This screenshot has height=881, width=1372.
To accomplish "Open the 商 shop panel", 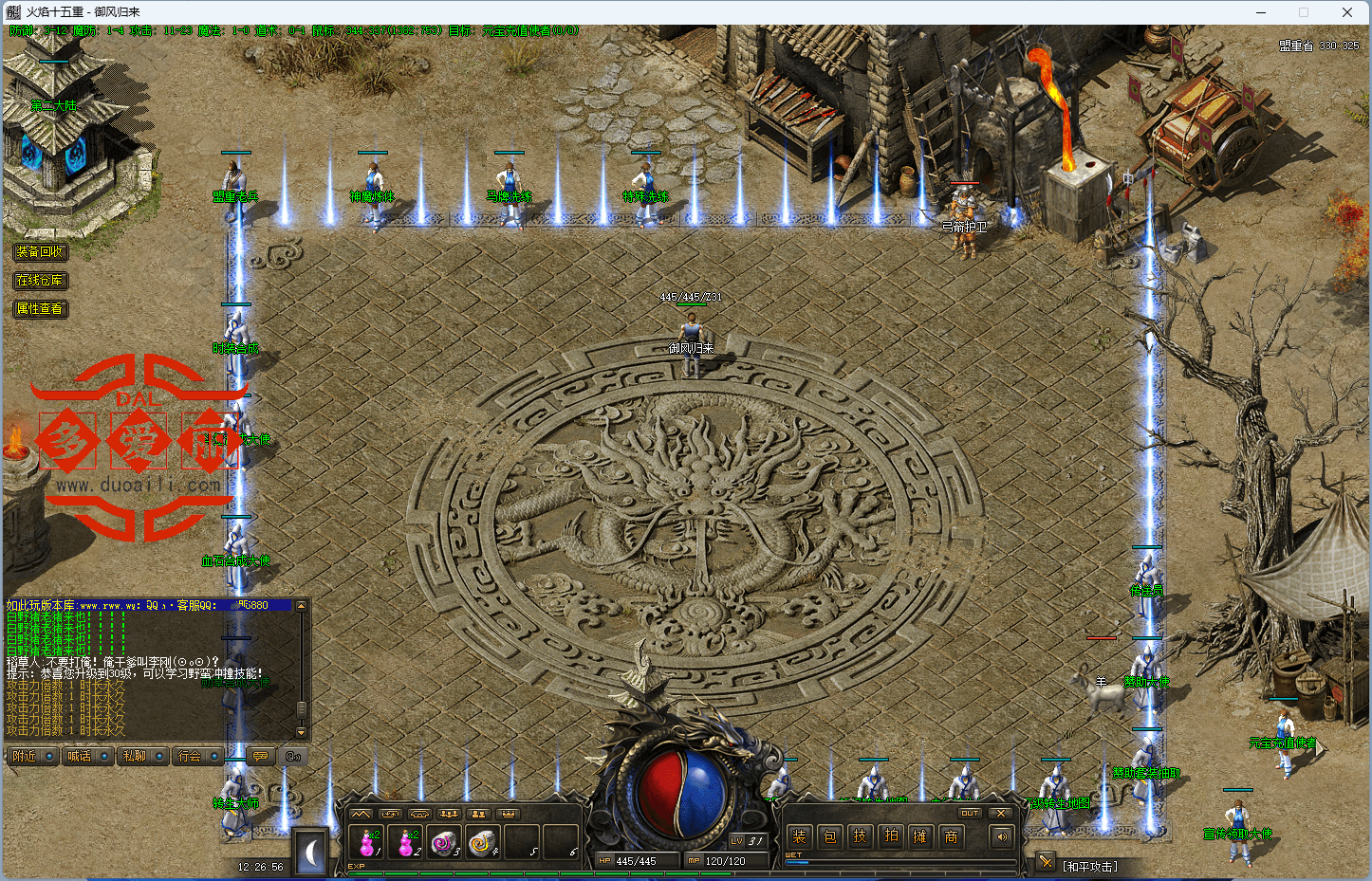I will 951,836.
